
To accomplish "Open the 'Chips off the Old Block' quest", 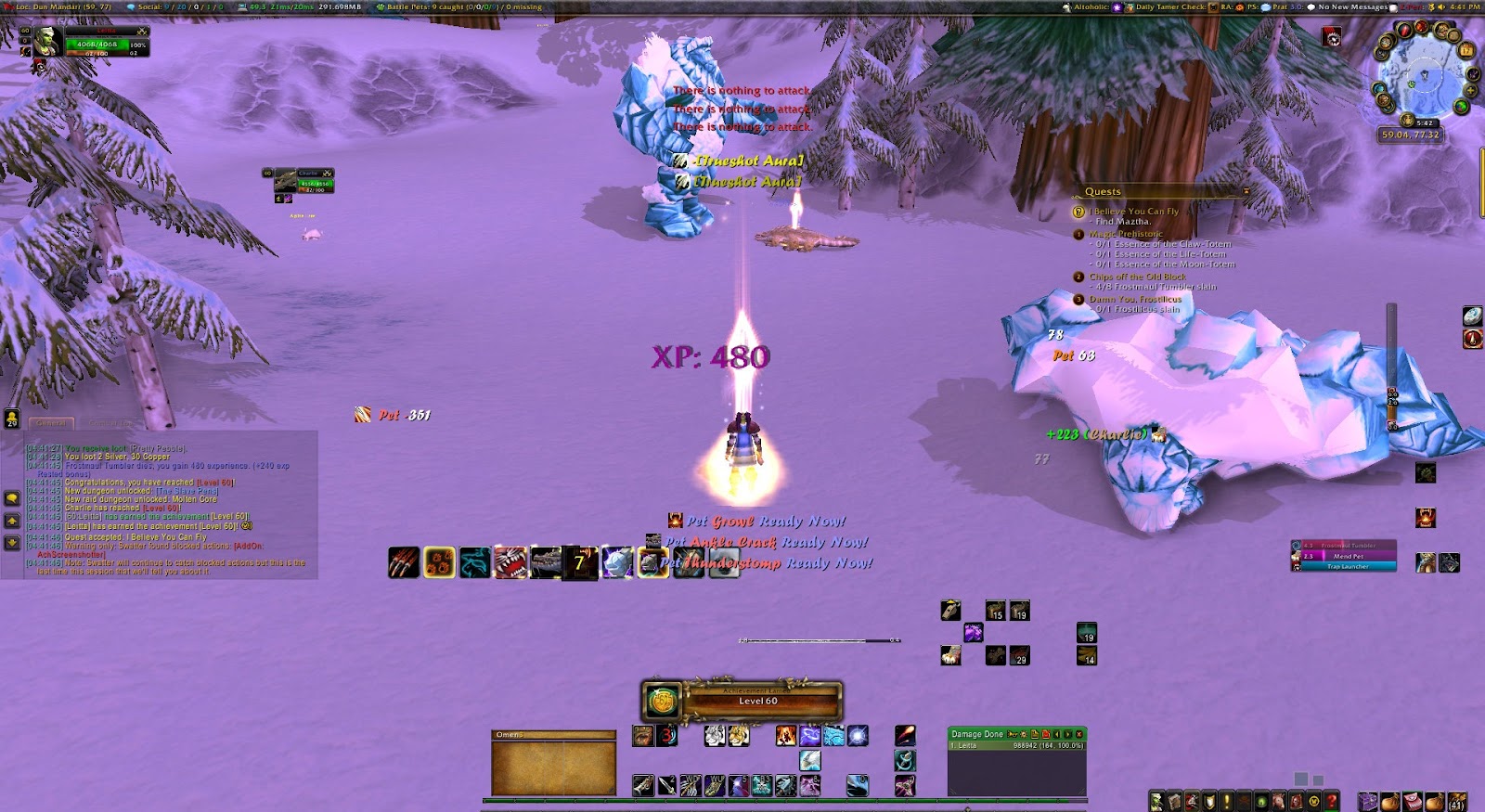I will 1137,277.
